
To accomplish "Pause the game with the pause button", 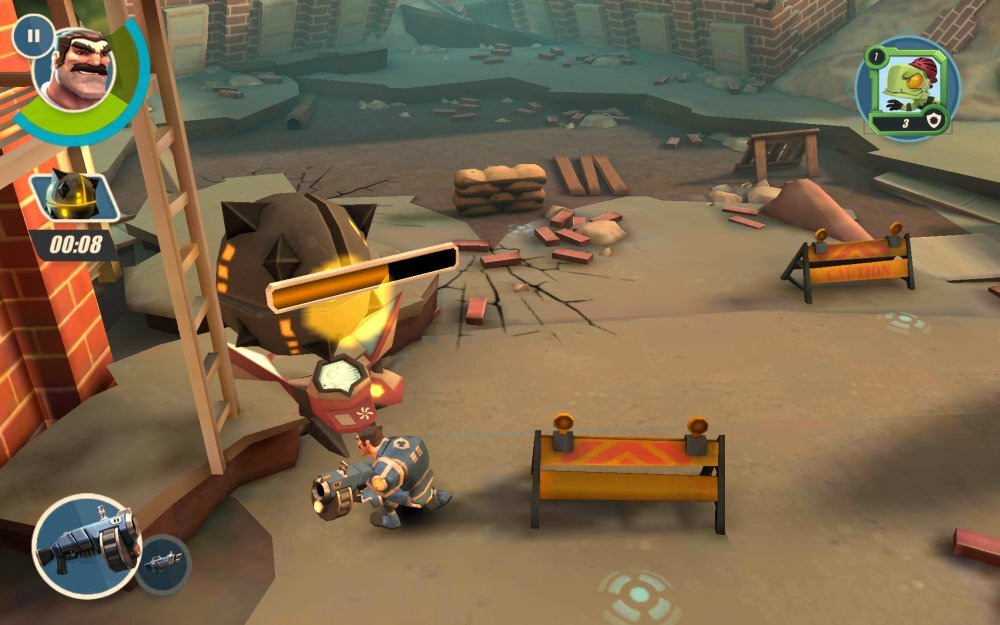I will 33,36.
